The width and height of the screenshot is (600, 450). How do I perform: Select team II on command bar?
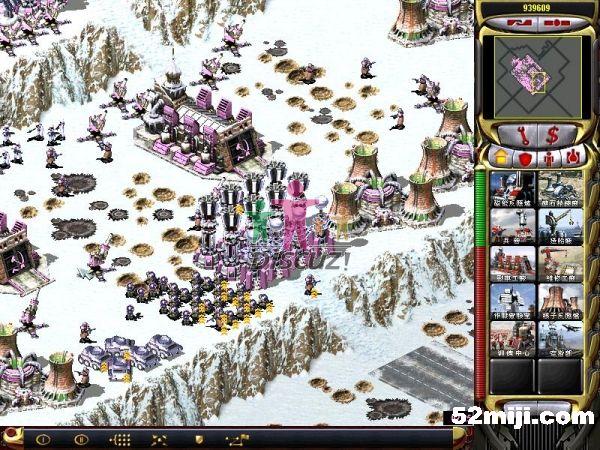[x=81, y=439]
